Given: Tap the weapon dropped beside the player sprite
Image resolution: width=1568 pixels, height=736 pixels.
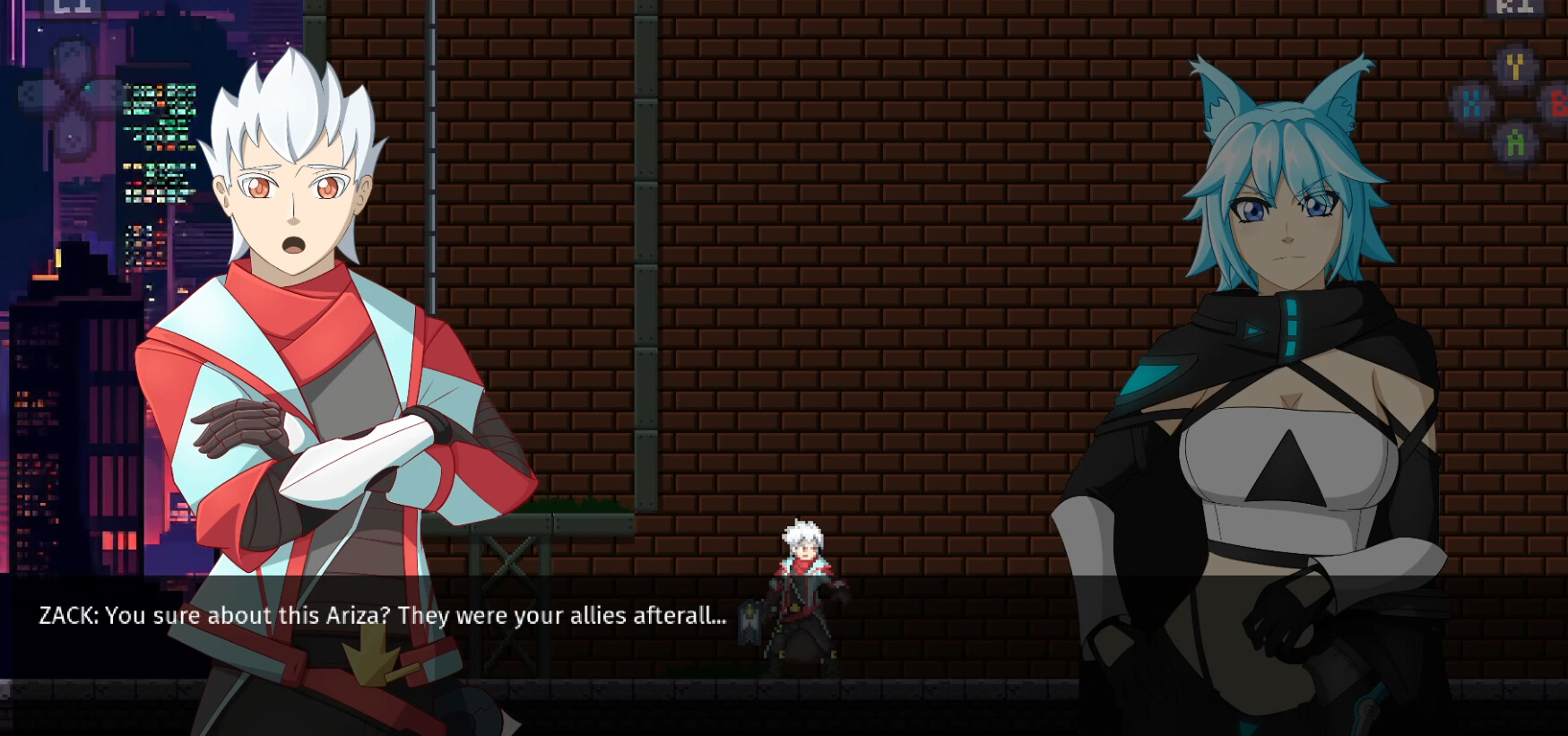Looking at the screenshot, I should 751,620.
